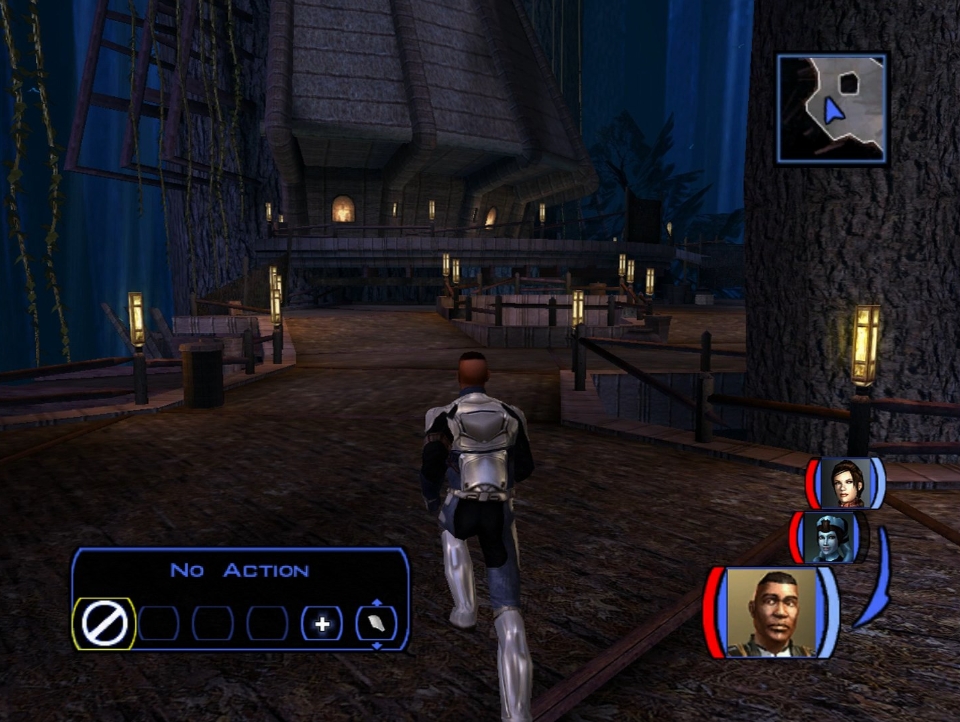Select the No Action circle-slash icon
960x722 pixels.
point(104,624)
